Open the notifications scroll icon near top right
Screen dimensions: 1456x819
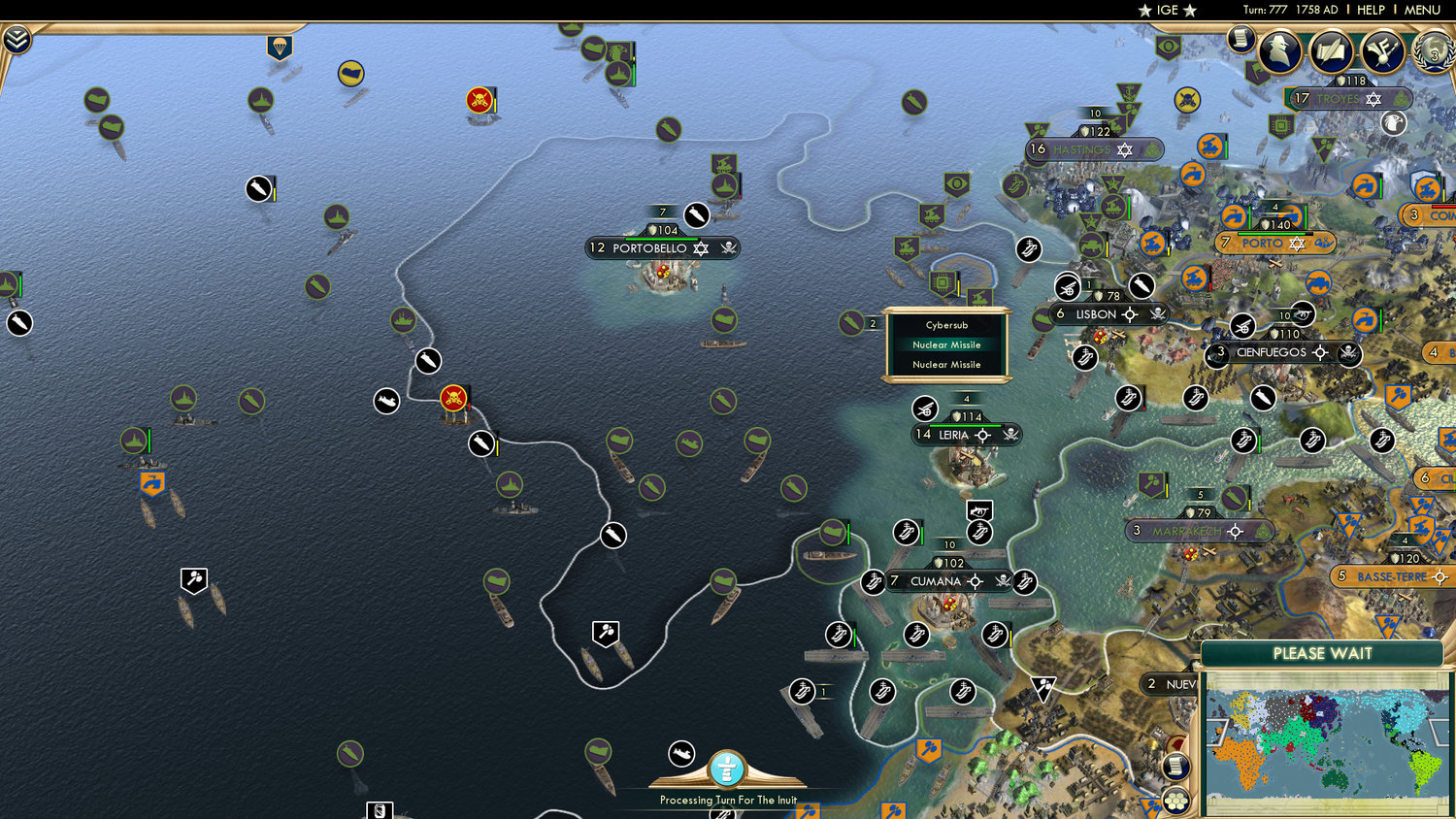coord(1240,39)
